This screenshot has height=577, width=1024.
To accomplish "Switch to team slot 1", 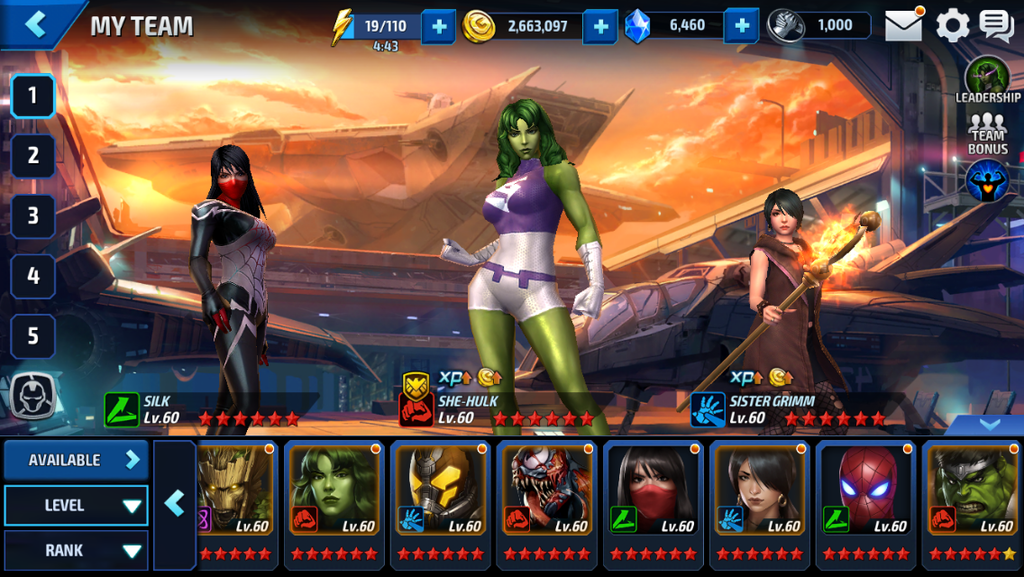I will 33,97.
